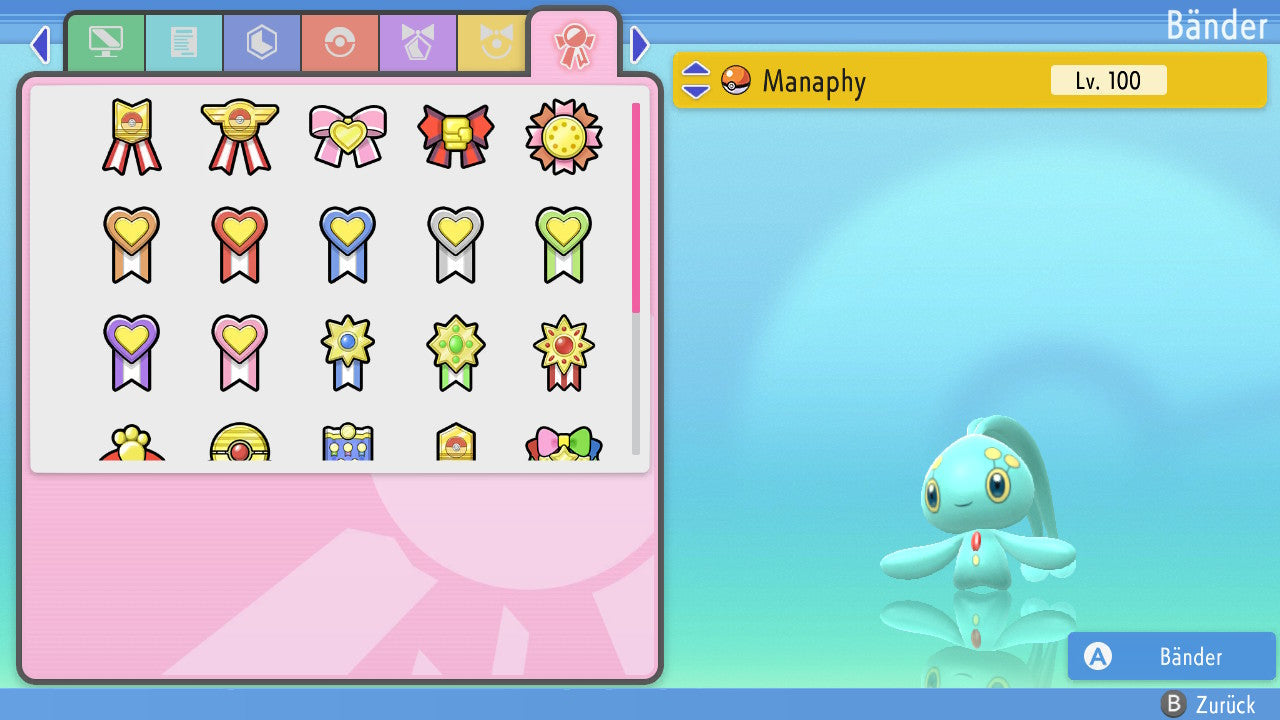Viewport: 1280px width, 720px height.
Task: Click the left arrow beside the tabs
Action: tap(40, 44)
